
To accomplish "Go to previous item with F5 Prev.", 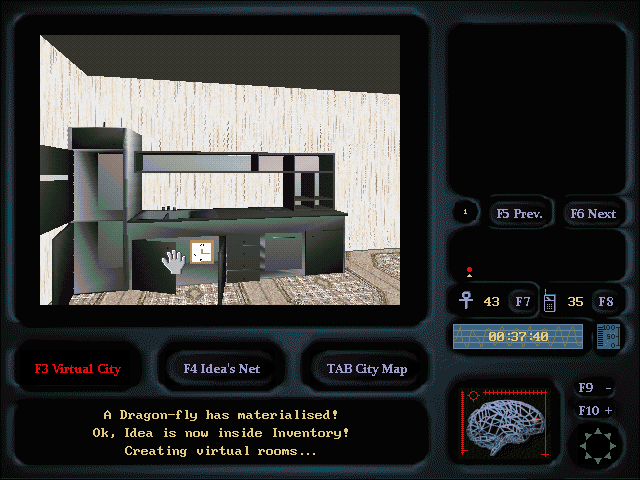I will pos(519,213).
